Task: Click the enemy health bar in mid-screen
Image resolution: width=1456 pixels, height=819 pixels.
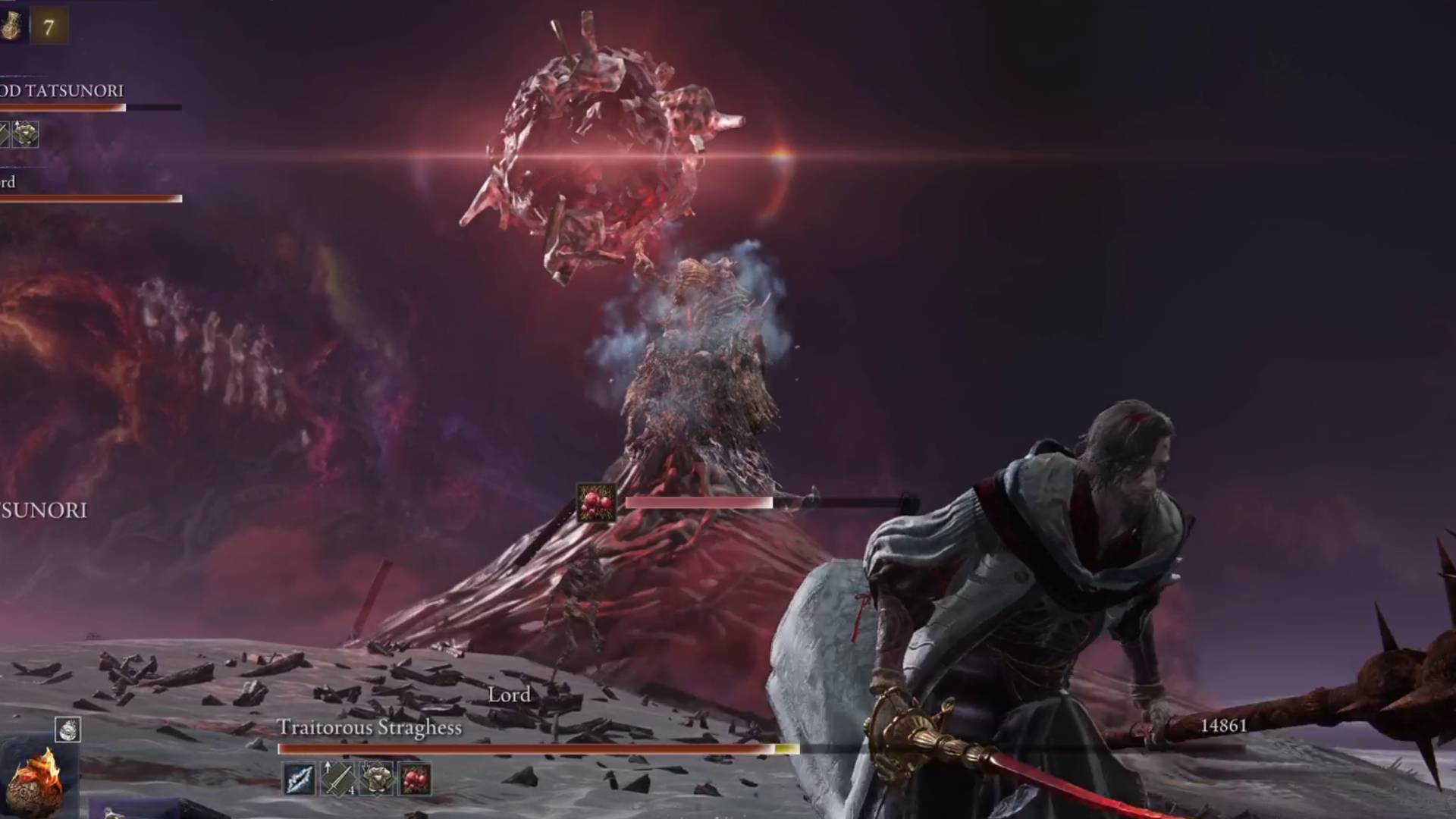Action: [698, 501]
